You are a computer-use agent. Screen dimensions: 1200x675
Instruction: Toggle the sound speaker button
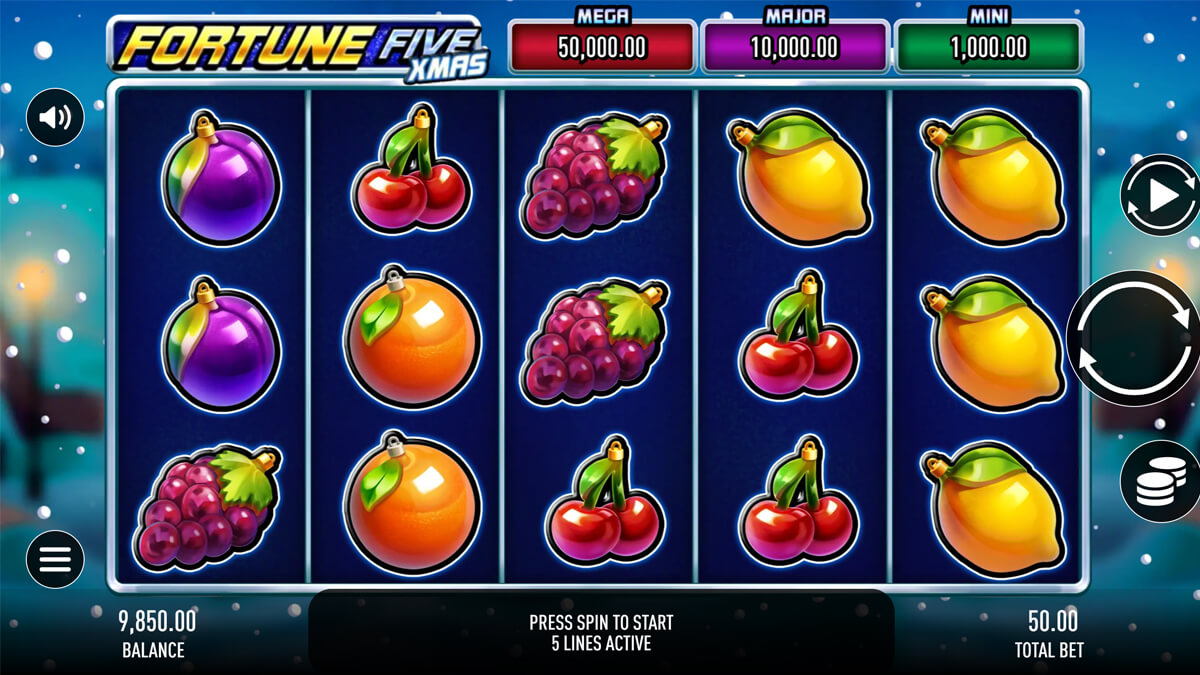(x=55, y=118)
